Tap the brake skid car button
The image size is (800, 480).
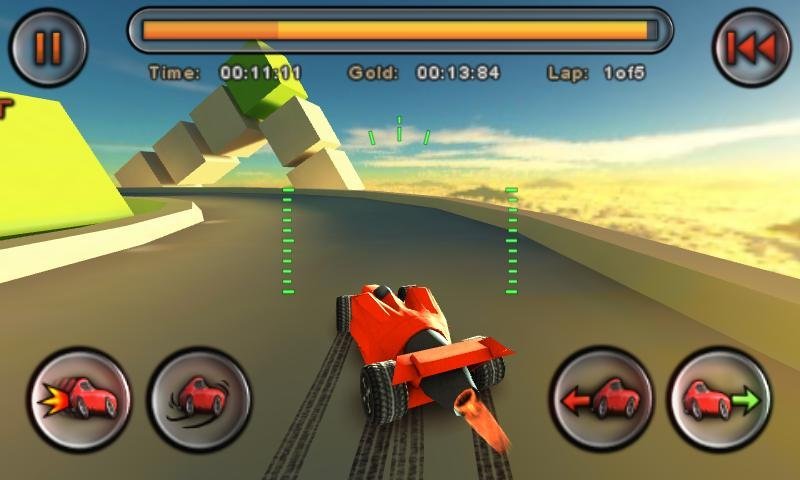click(200, 399)
